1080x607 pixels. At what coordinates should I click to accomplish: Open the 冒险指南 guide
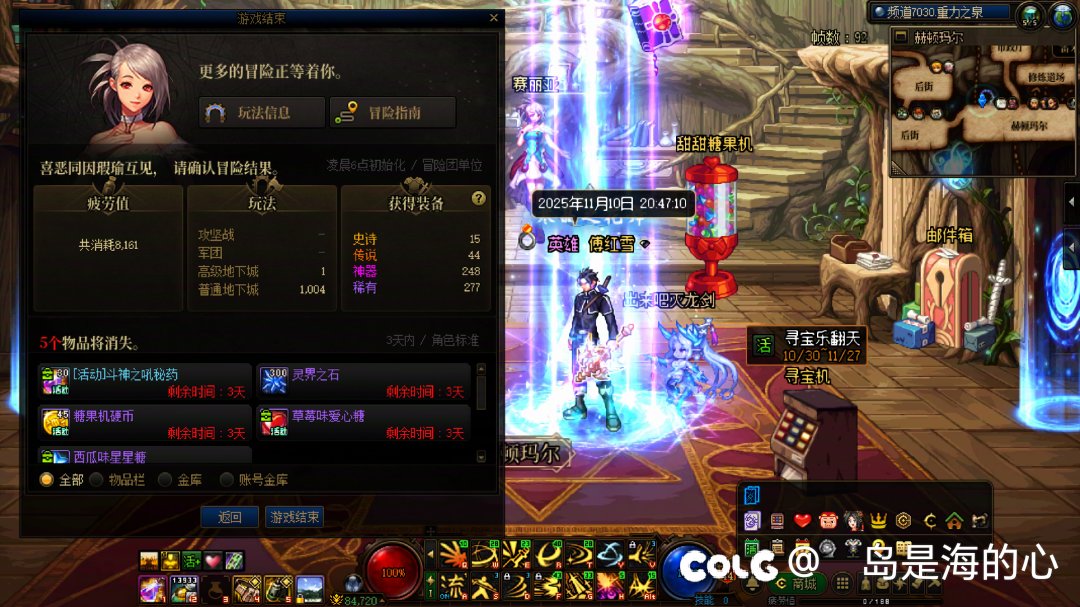[392, 113]
